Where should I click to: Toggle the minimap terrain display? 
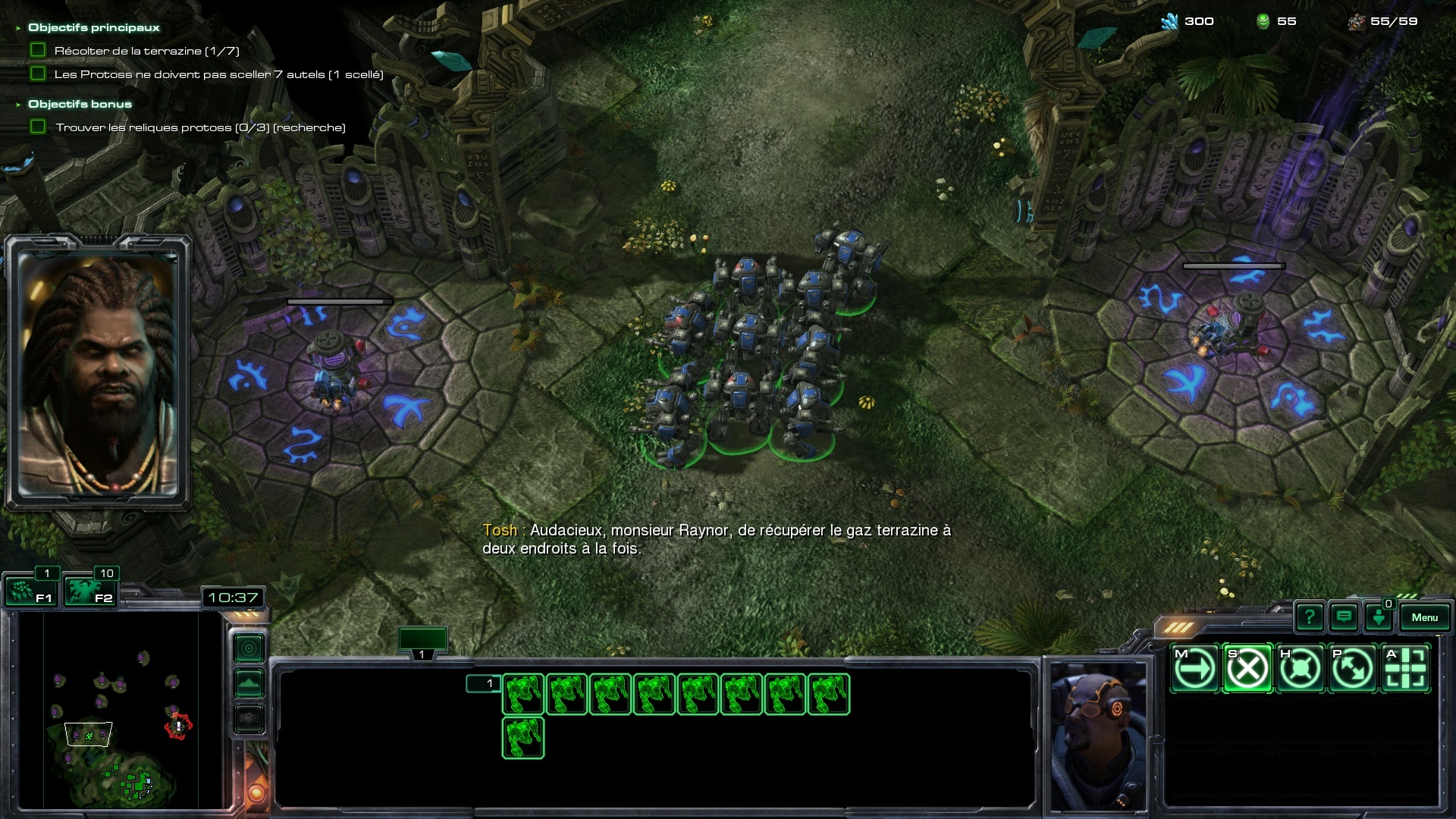pos(249,683)
